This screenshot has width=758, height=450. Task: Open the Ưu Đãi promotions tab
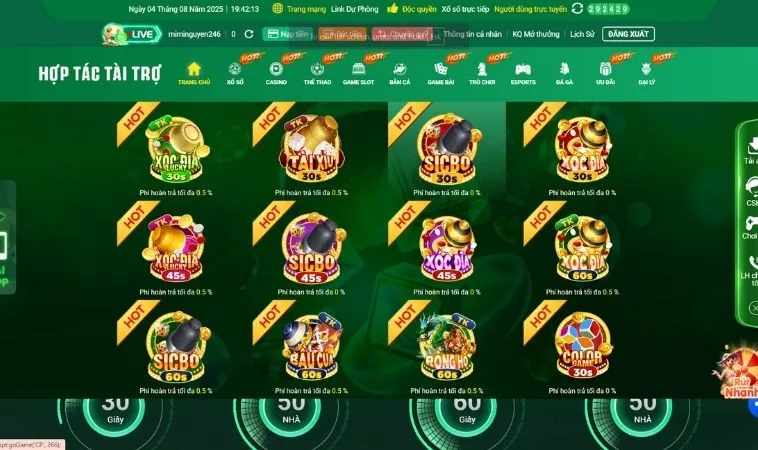pyautogui.click(x=605, y=73)
